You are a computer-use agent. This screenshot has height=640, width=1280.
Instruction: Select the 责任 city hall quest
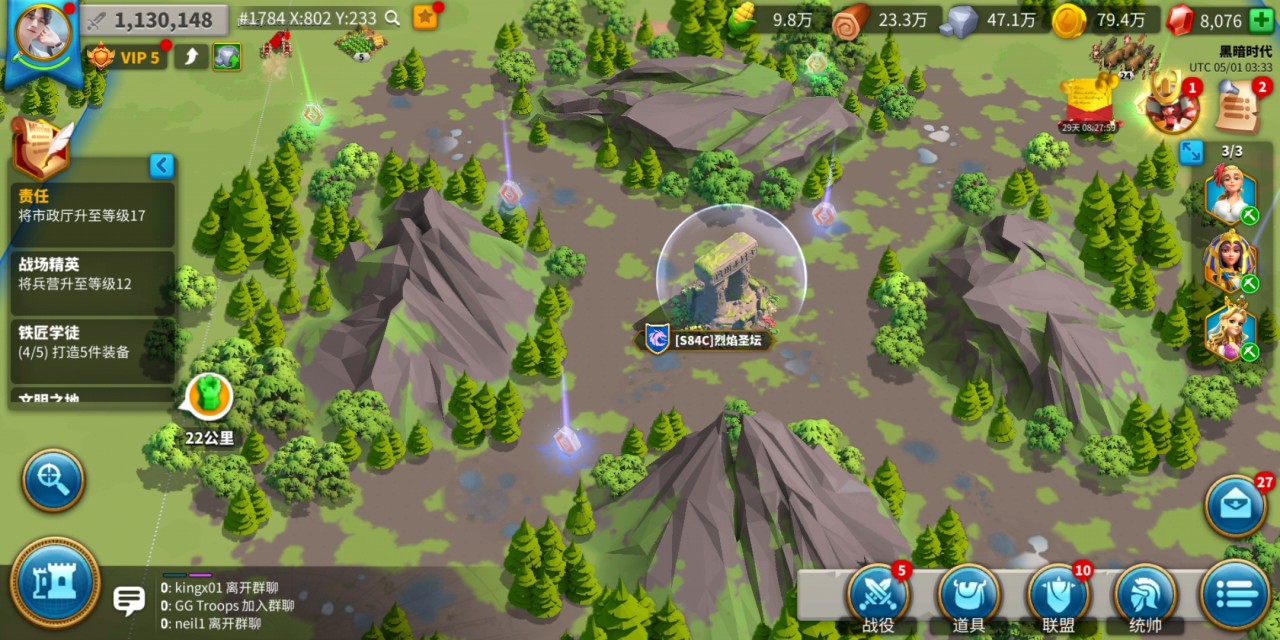93,205
